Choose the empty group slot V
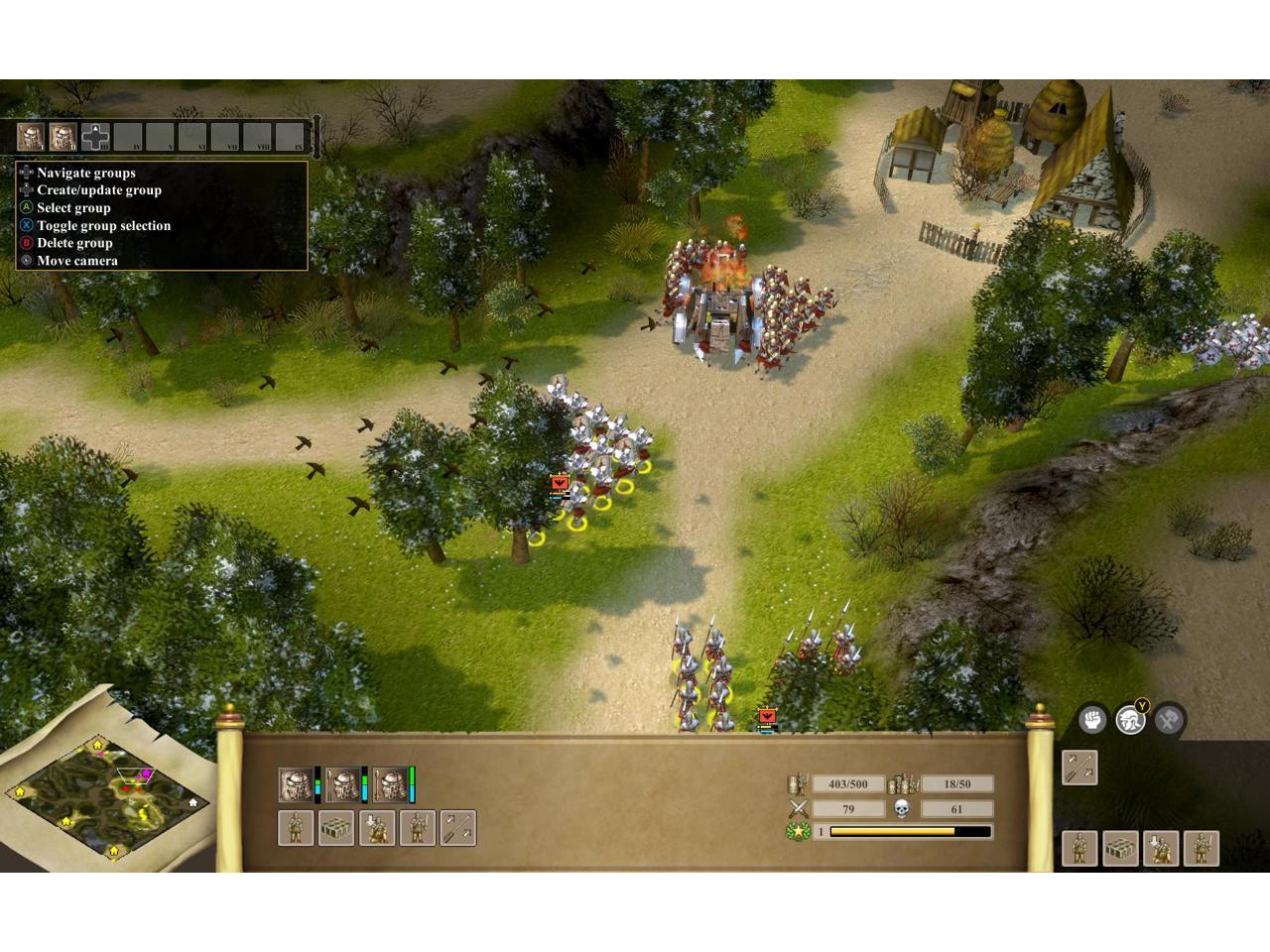The height and width of the screenshot is (952, 1270). pyautogui.click(x=160, y=137)
